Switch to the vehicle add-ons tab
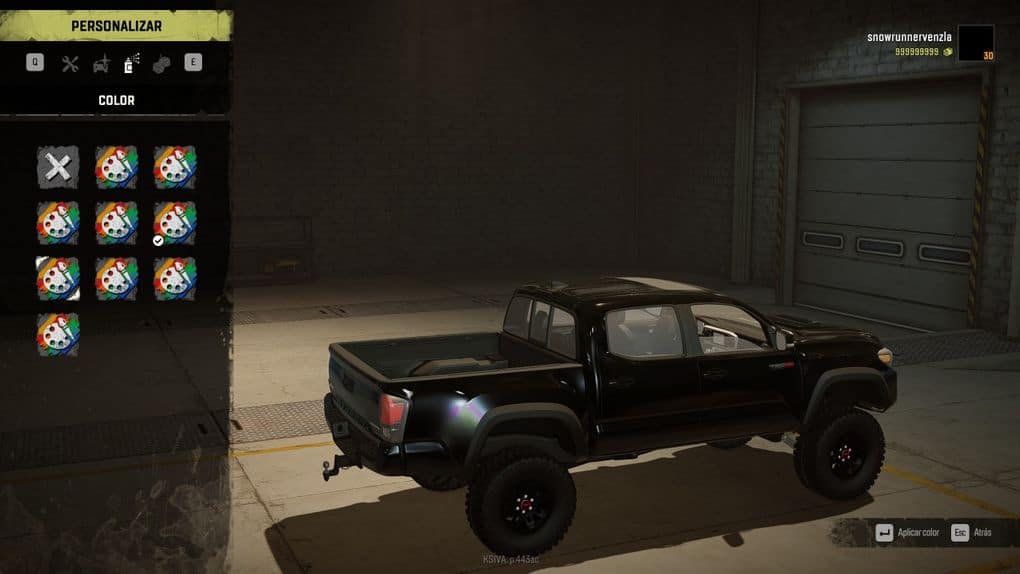 (101, 64)
